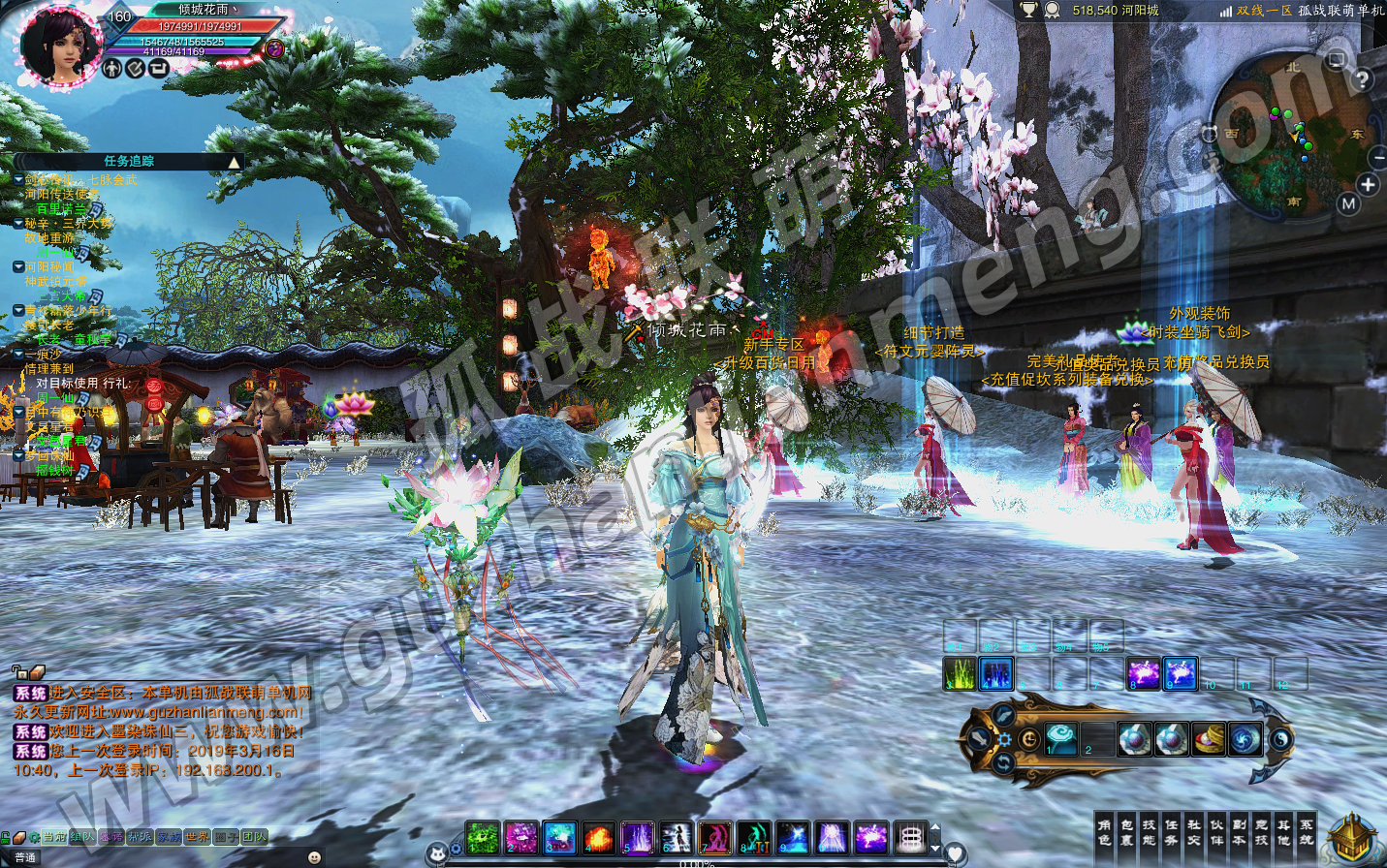
Task: Open the chat emoji smiley picker
Action: 314,857
